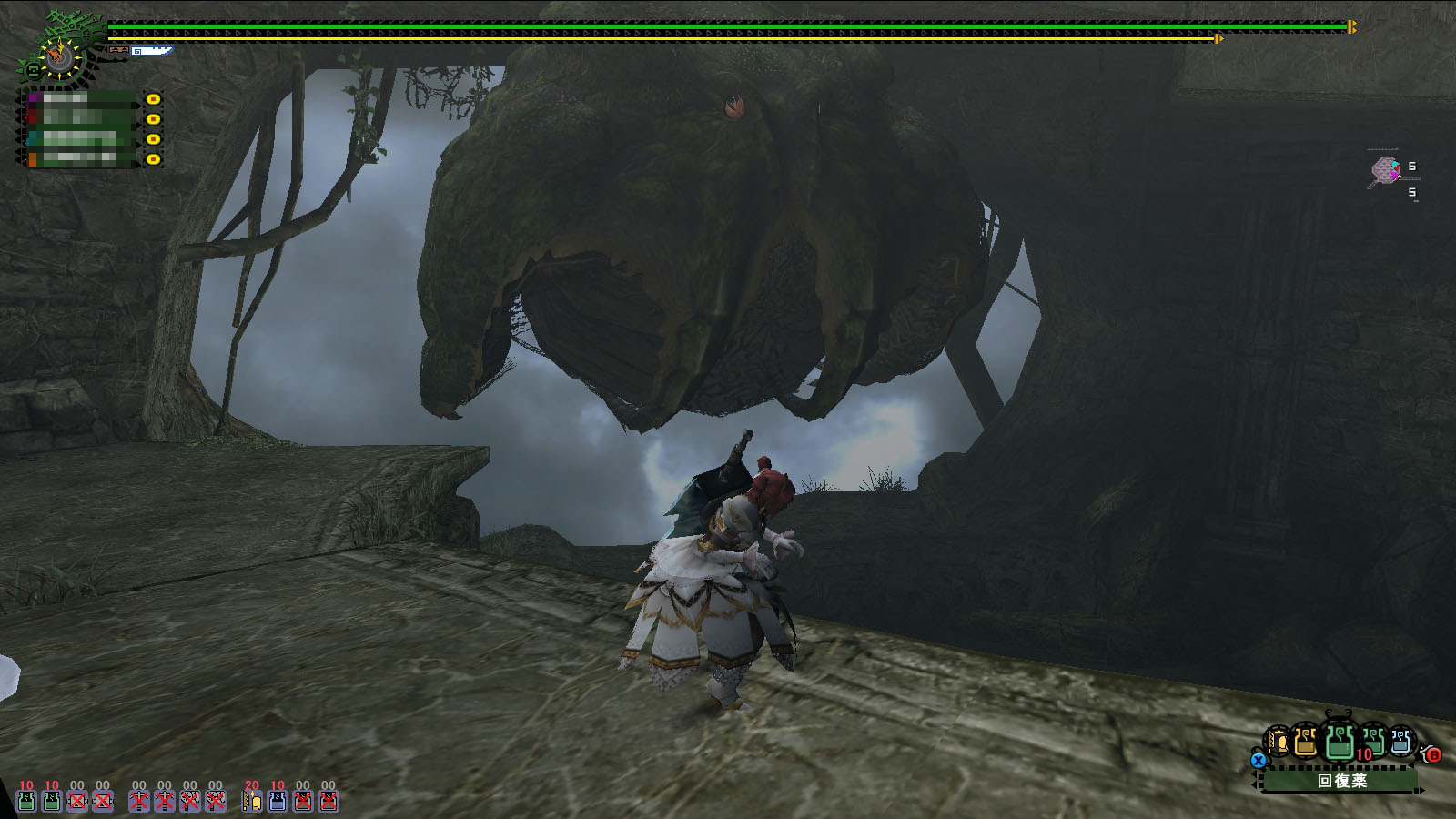Select the large highlighted green potion in item bar
1456x819 pixels.
(1339, 742)
